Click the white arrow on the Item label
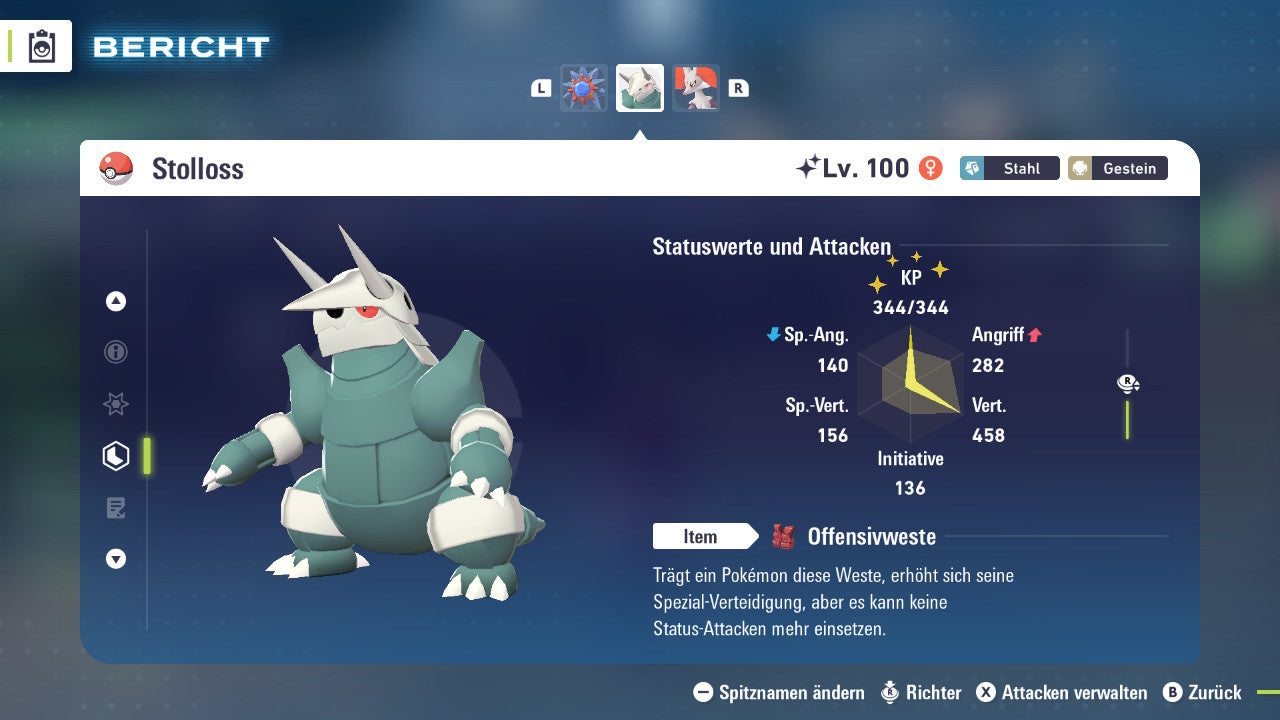1280x720 pixels. tap(752, 537)
